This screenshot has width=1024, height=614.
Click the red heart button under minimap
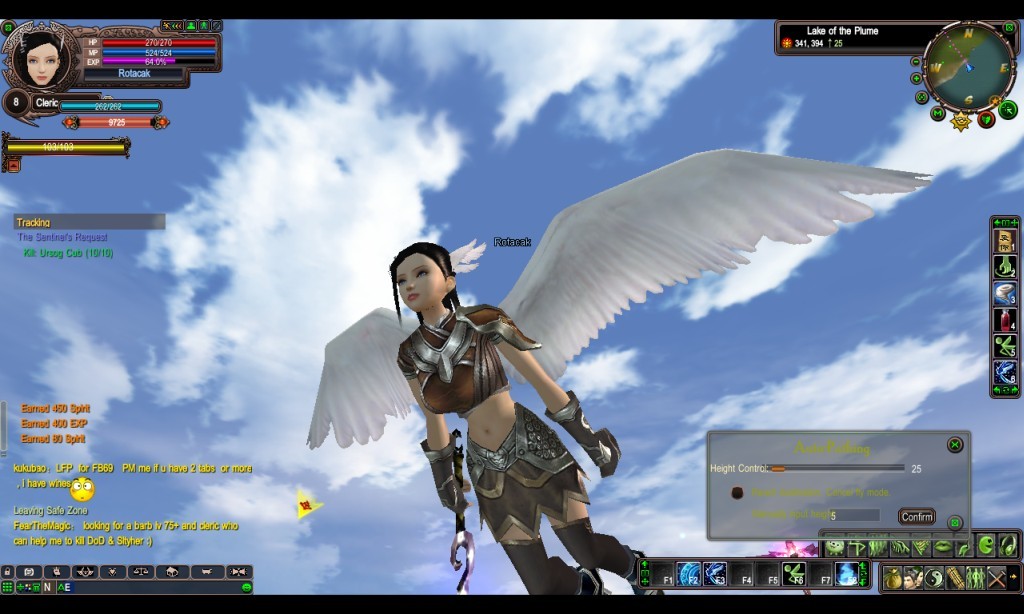[986, 120]
